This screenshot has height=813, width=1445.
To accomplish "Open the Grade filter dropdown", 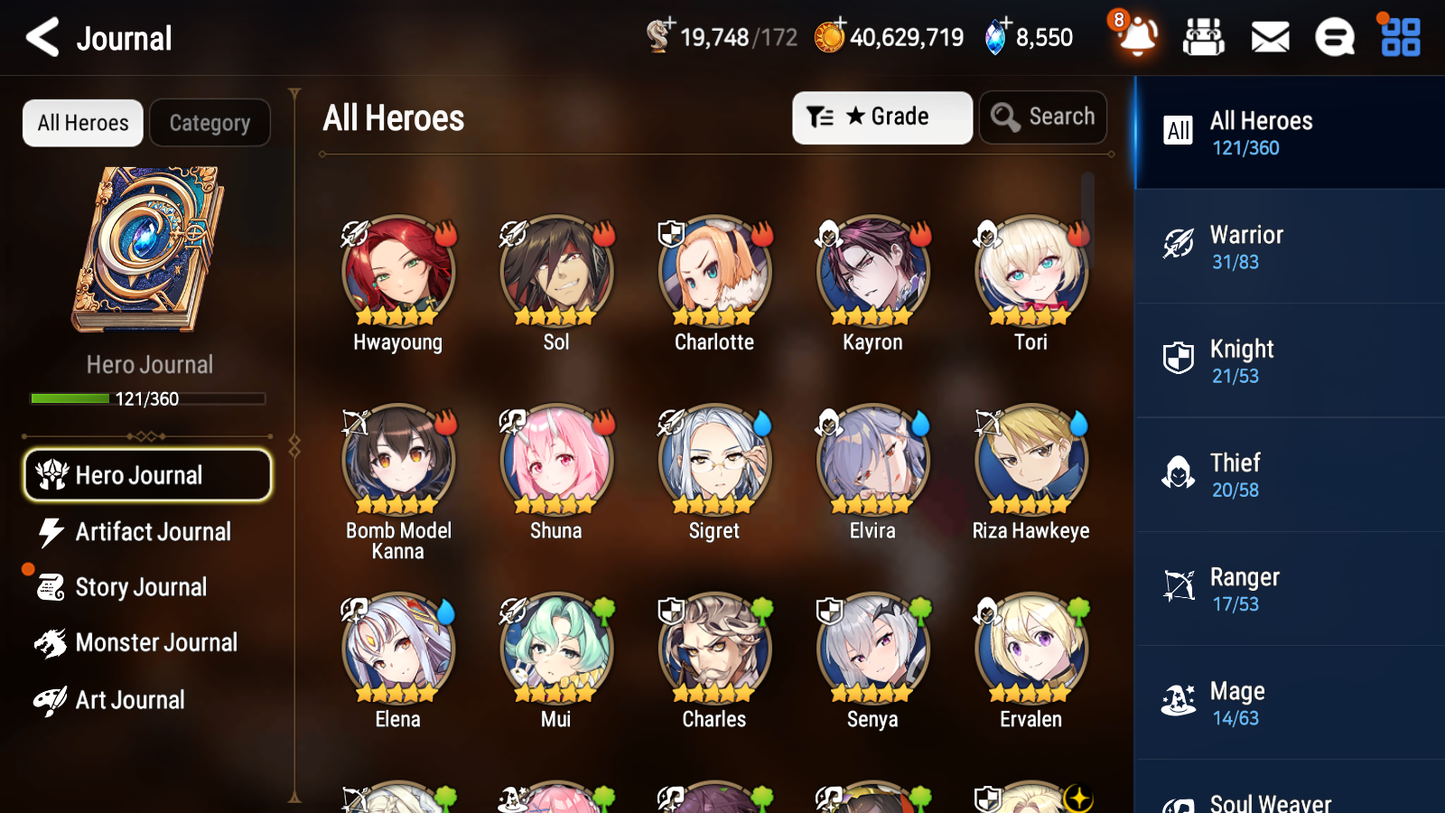I will click(881, 117).
